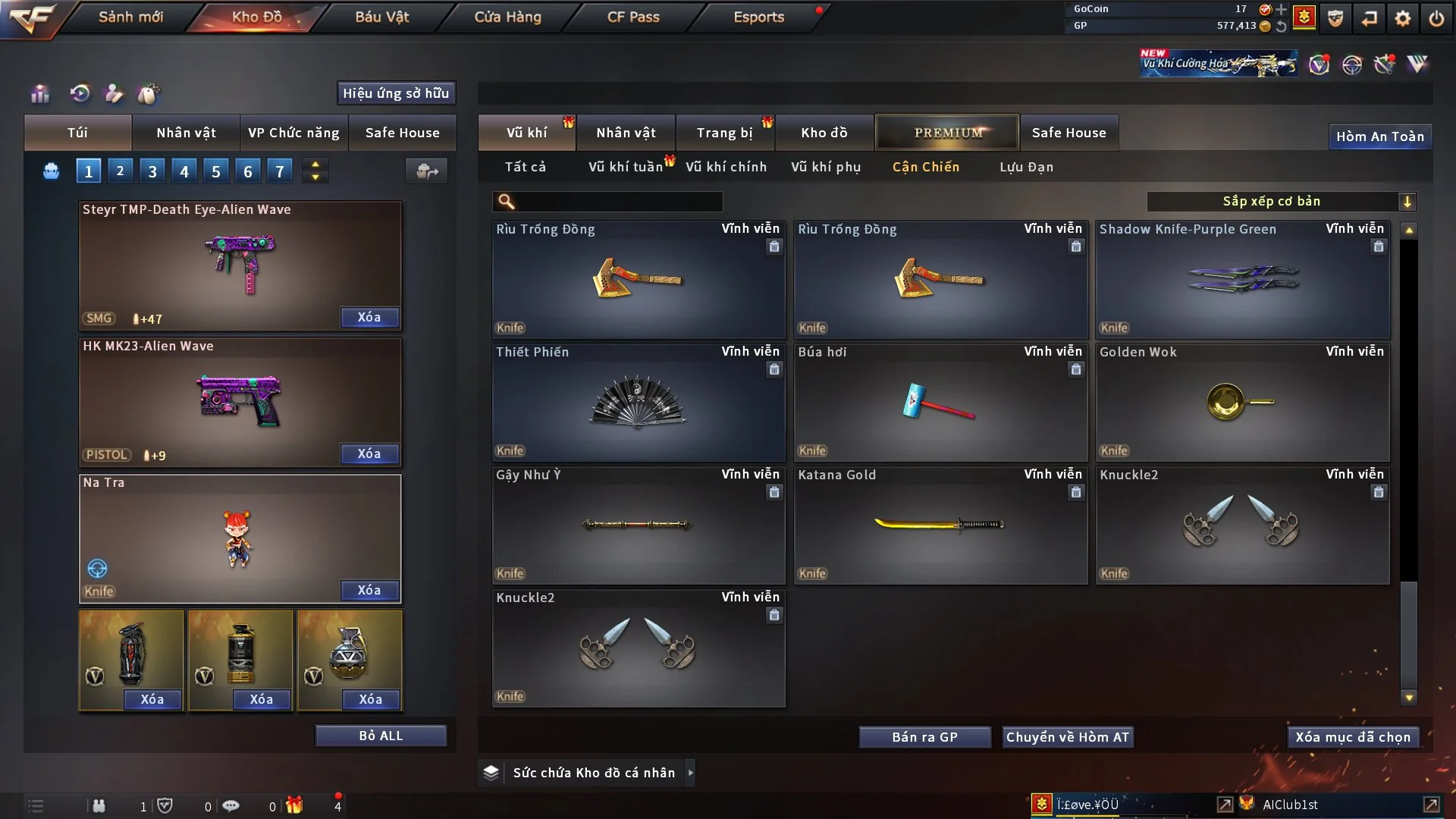Select the PREMIUM inventory tab
Image resolution: width=1456 pixels, height=819 pixels.
(947, 133)
